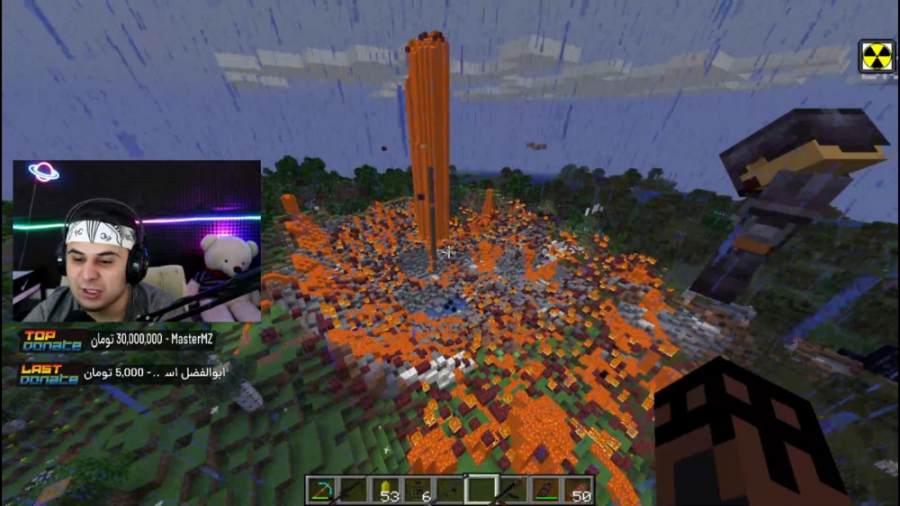Select the diamond pickaxe hotbar slot

[322, 490]
